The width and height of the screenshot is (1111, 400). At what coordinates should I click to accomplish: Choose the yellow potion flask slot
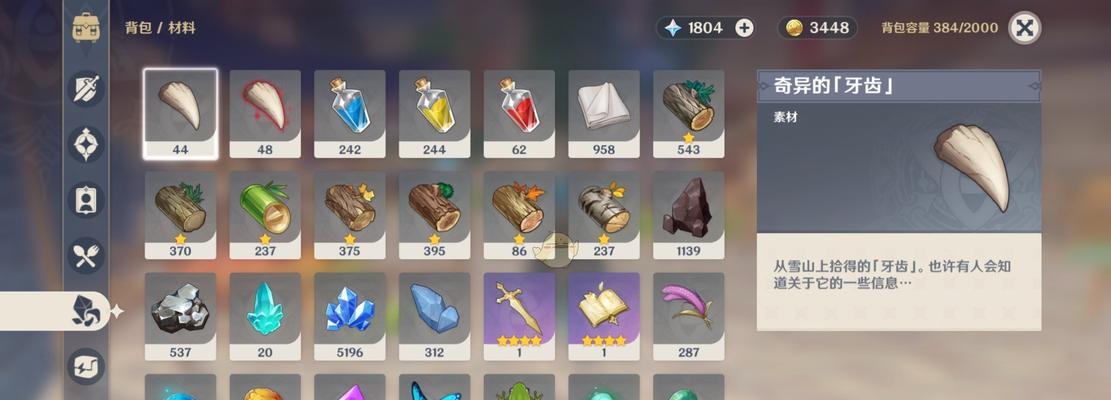point(434,107)
